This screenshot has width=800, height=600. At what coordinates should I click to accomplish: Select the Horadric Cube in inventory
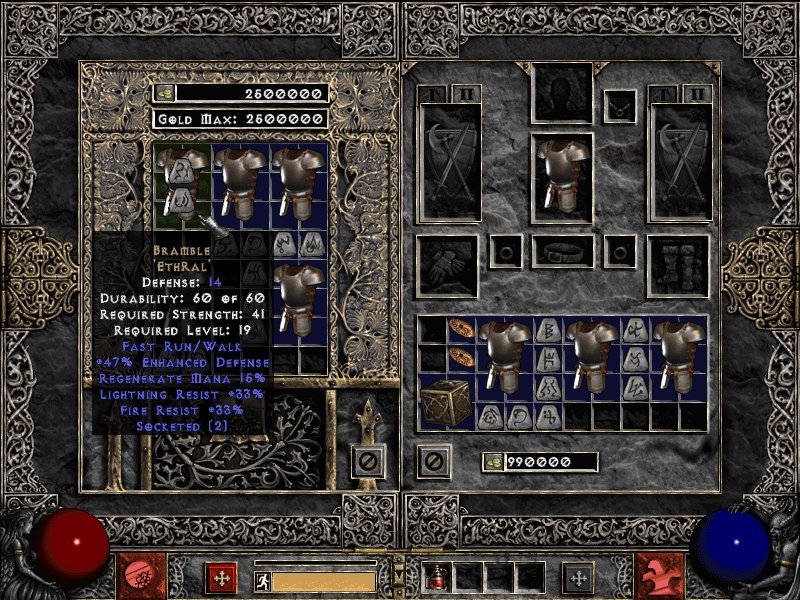443,403
